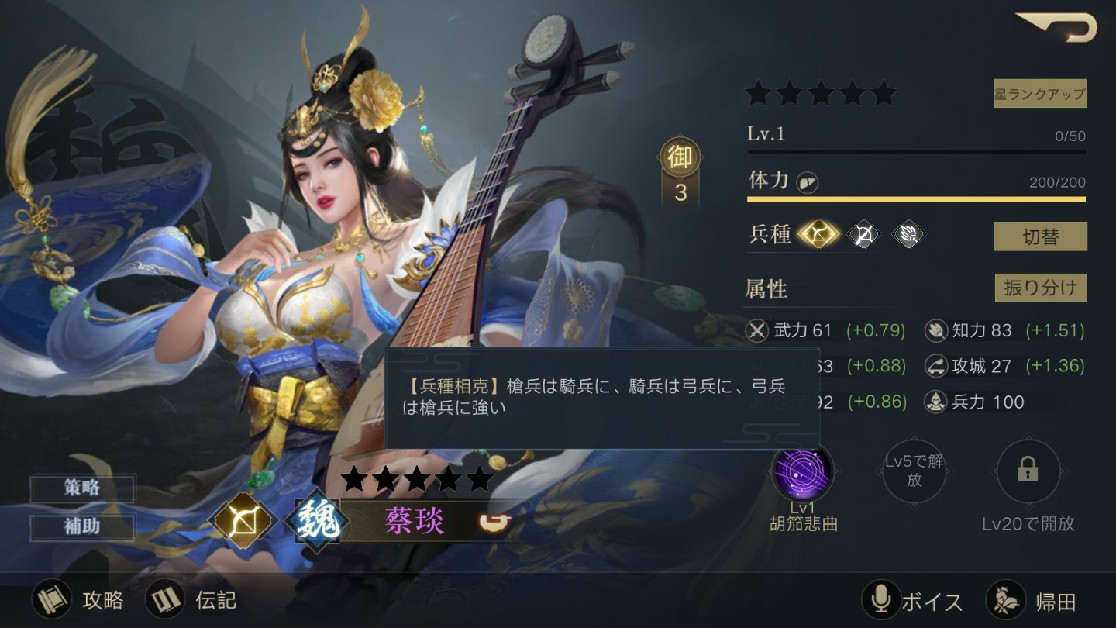Select the 胡笳悲曲 skill icon

pos(802,473)
